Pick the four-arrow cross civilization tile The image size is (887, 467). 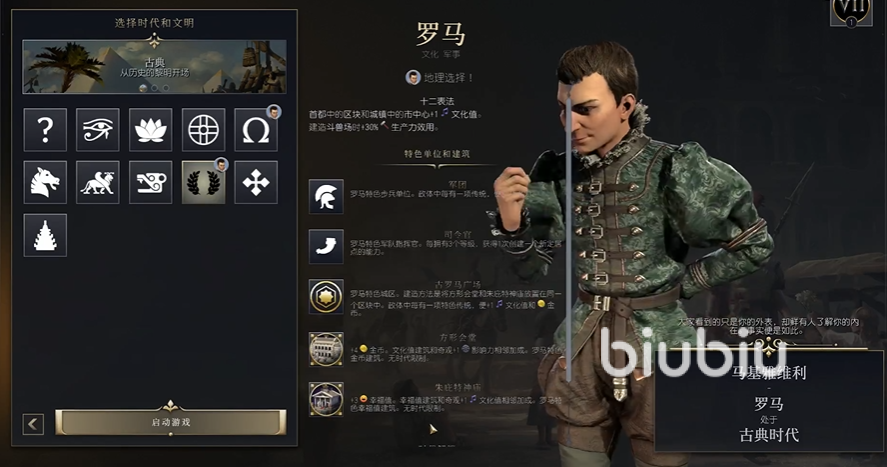pyautogui.click(x=256, y=182)
